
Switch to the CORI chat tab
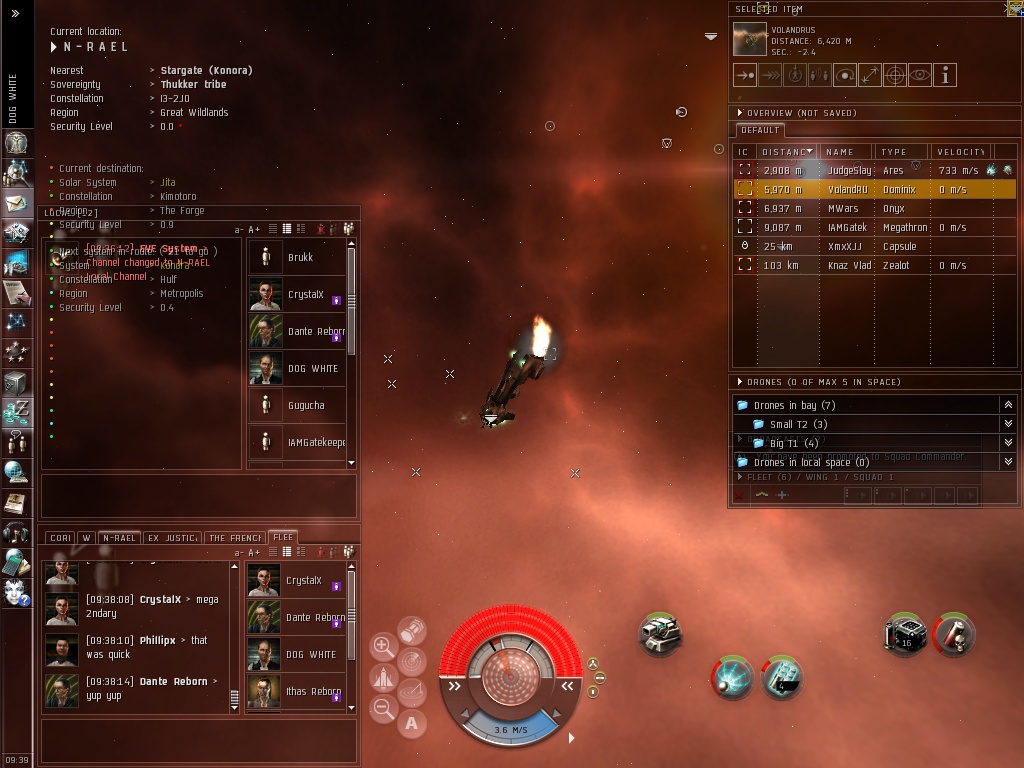tap(60, 538)
